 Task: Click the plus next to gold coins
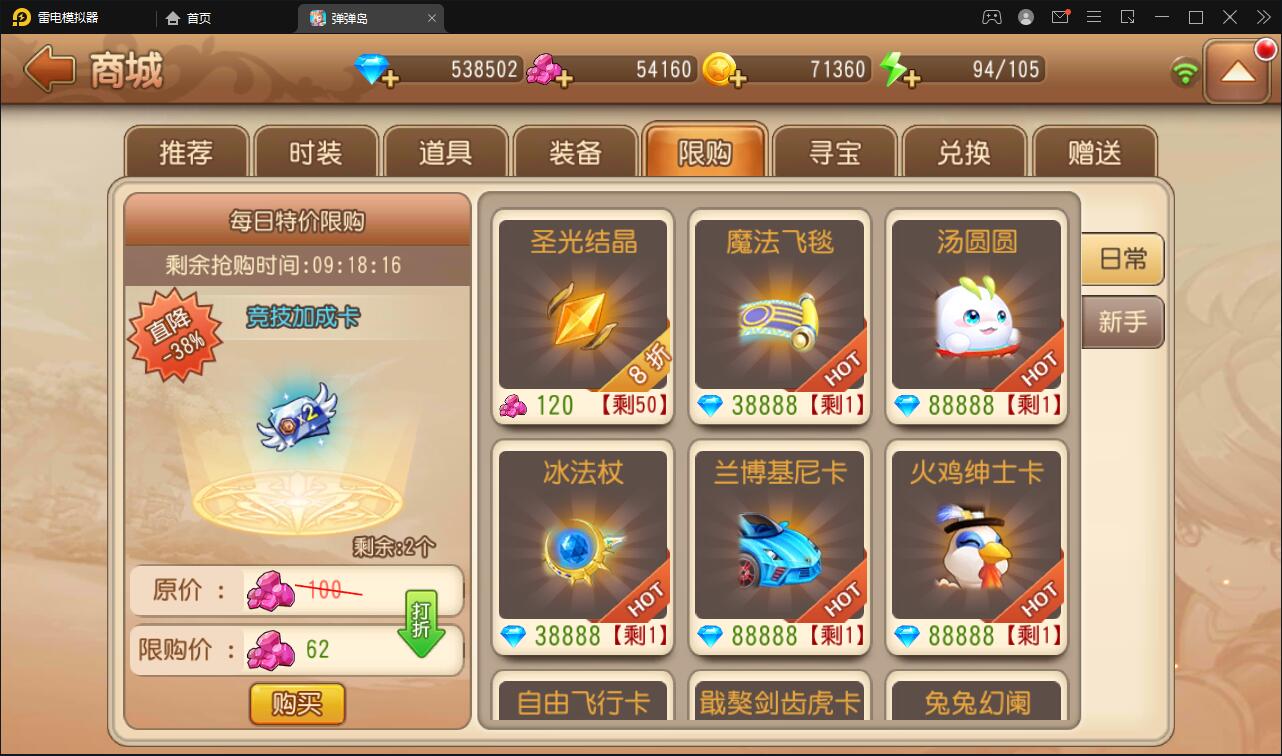pos(740,78)
